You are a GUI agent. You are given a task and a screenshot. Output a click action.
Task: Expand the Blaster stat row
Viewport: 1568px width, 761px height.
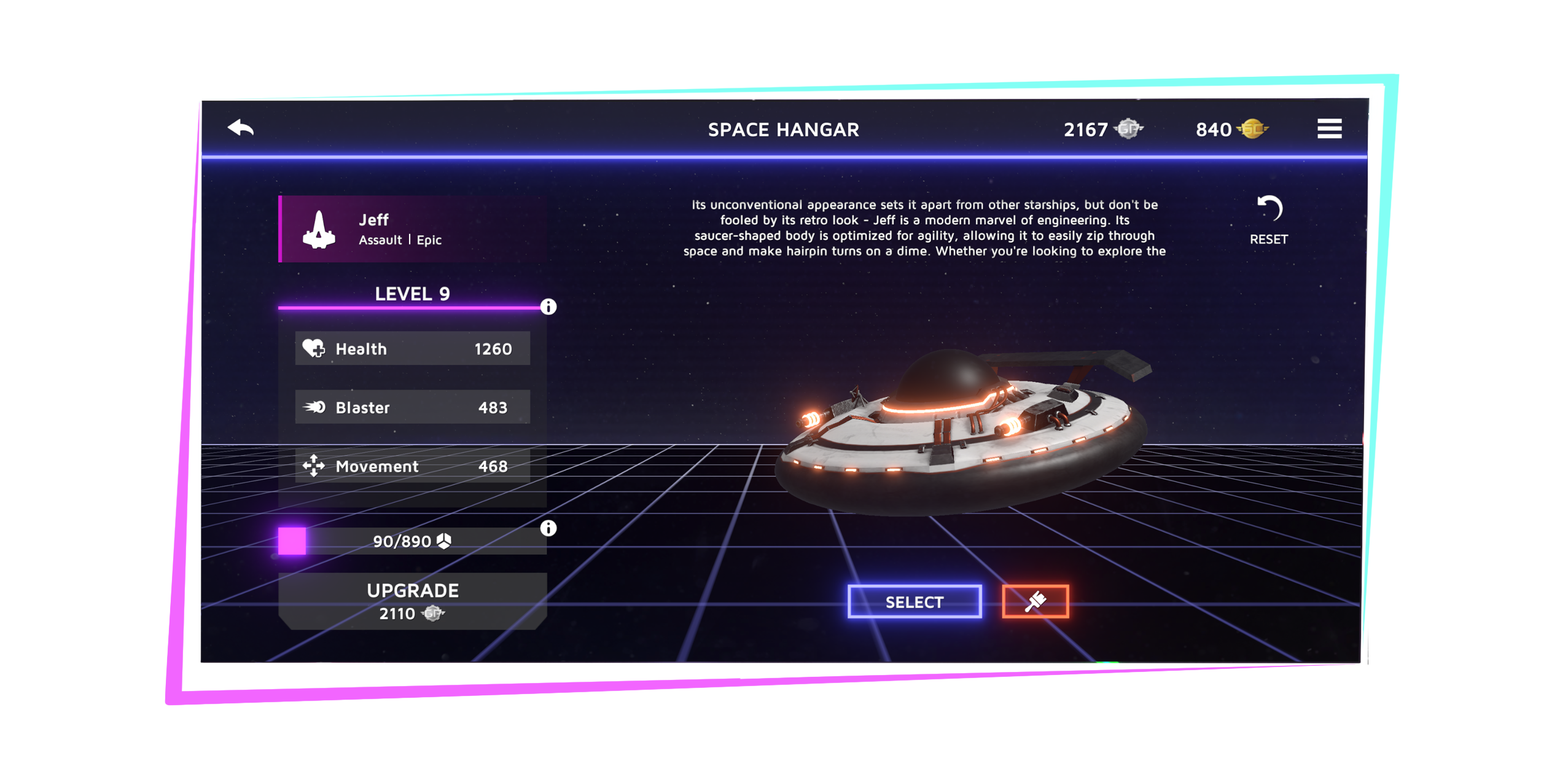413,407
